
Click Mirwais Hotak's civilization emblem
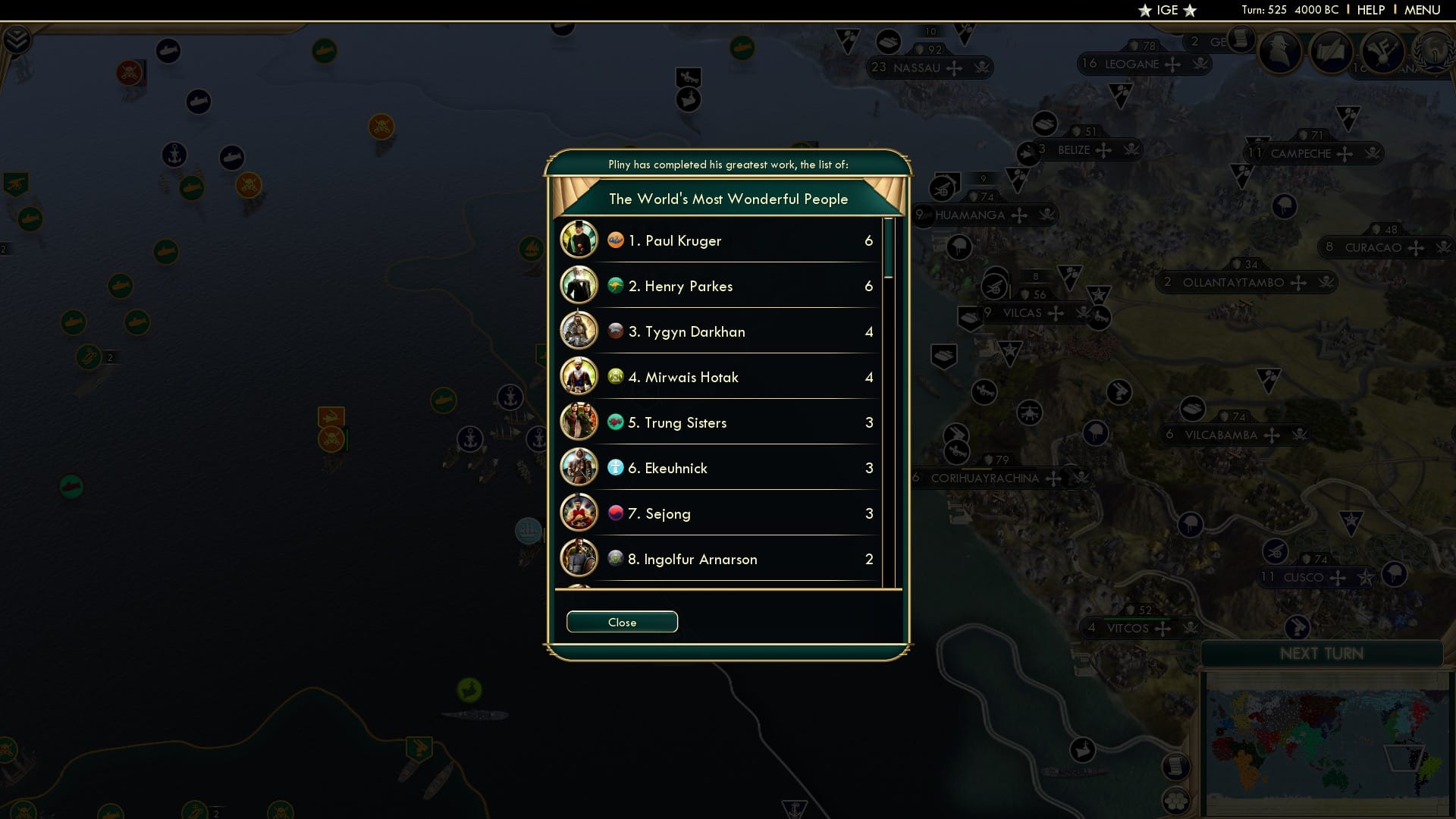(614, 377)
